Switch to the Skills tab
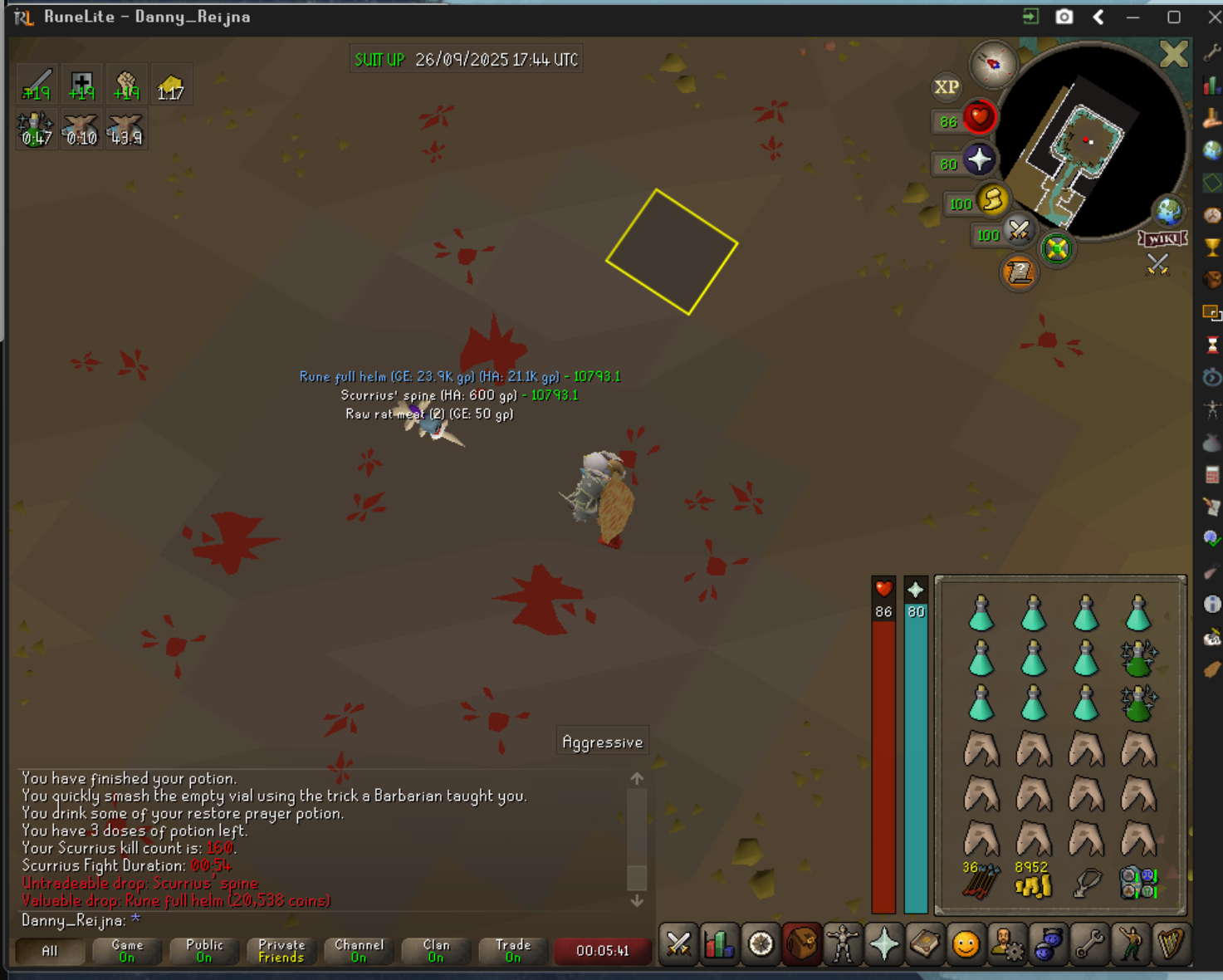 [x=719, y=944]
